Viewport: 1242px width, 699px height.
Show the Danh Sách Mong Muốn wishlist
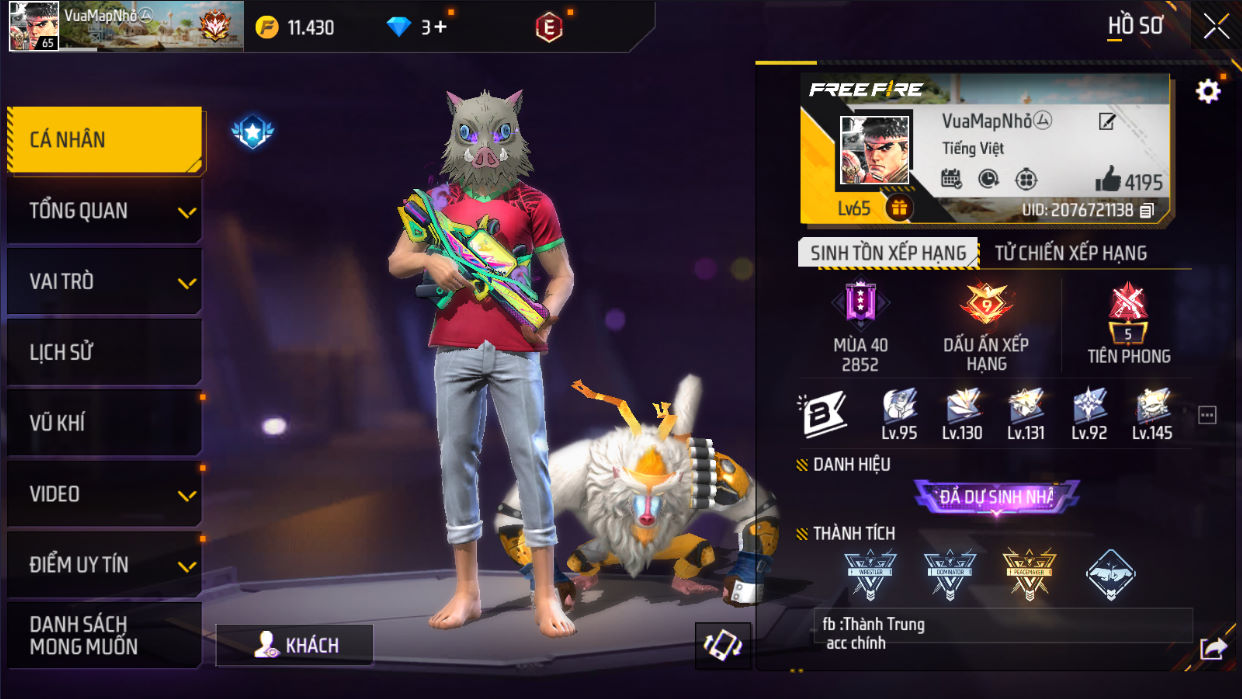pyautogui.click(x=104, y=635)
